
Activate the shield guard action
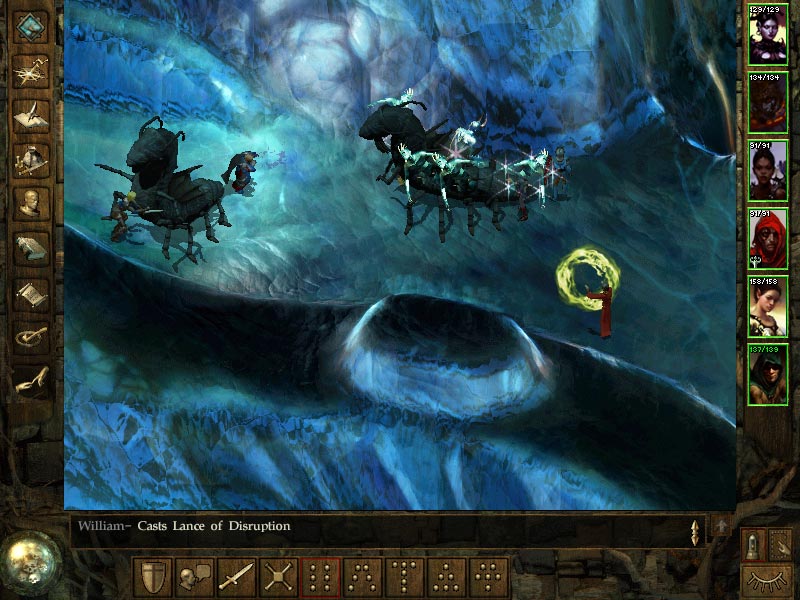152,577
